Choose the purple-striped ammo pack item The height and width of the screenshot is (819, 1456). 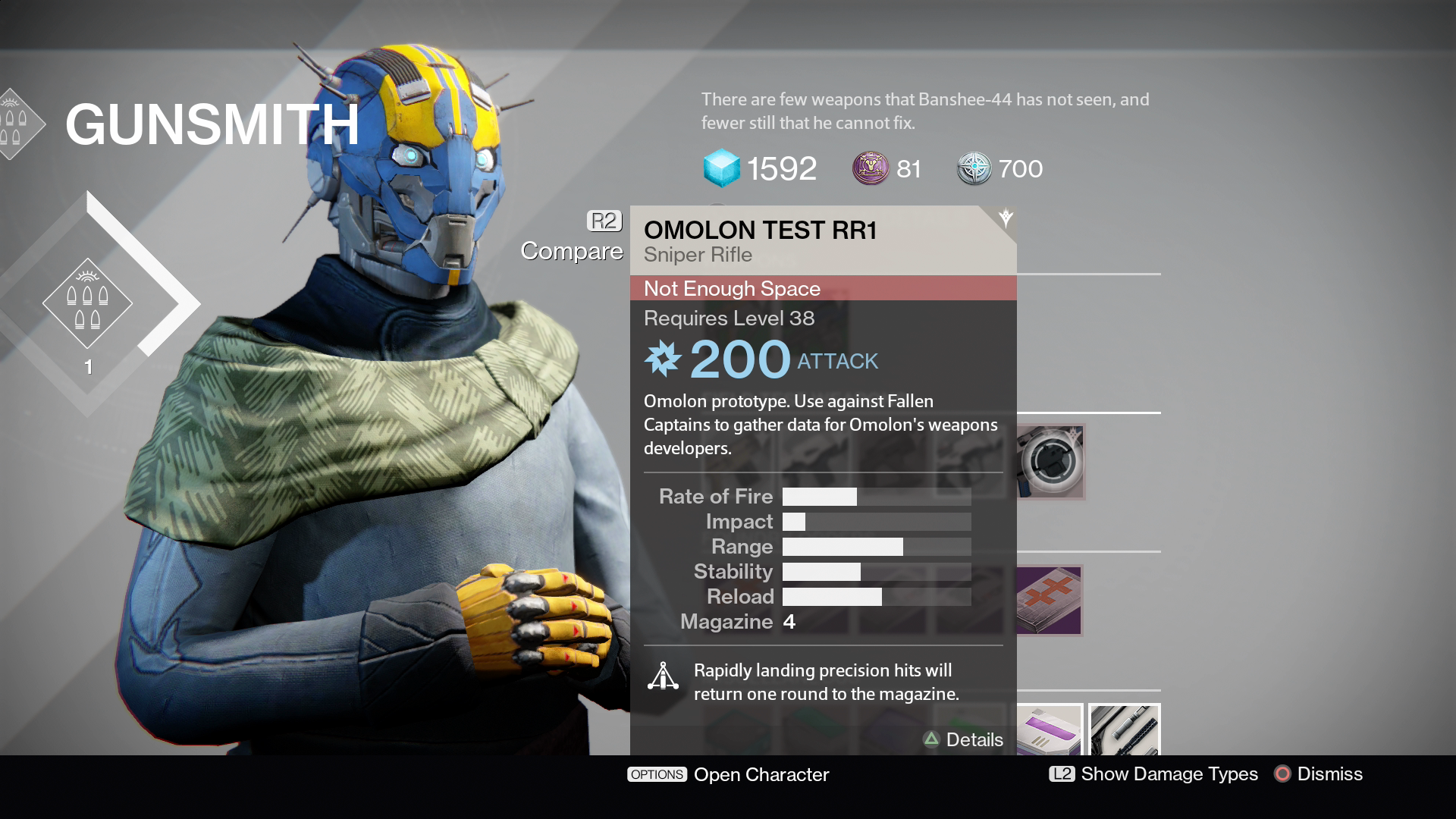(x=1050, y=730)
